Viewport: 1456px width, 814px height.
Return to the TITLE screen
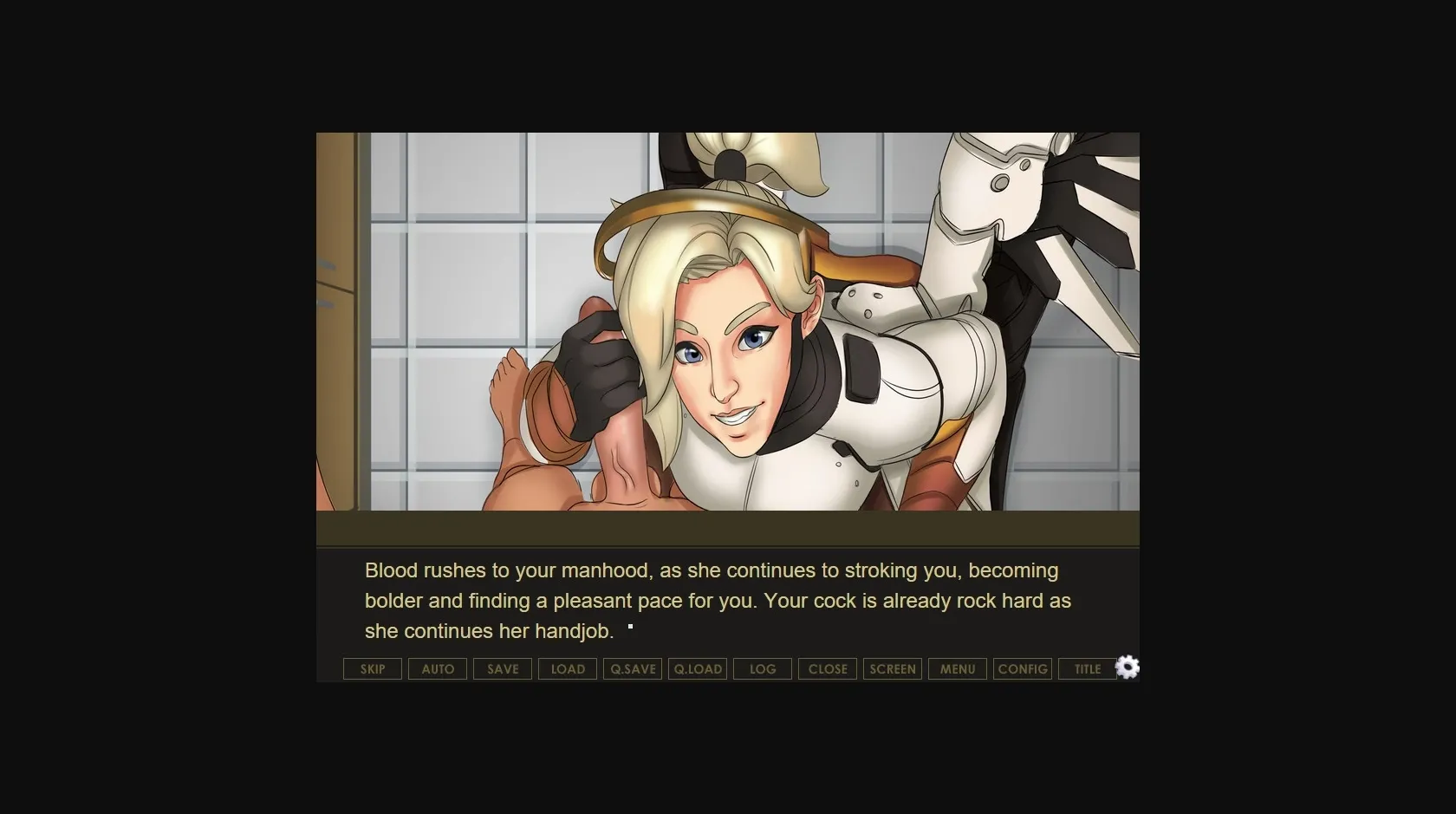point(1086,668)
